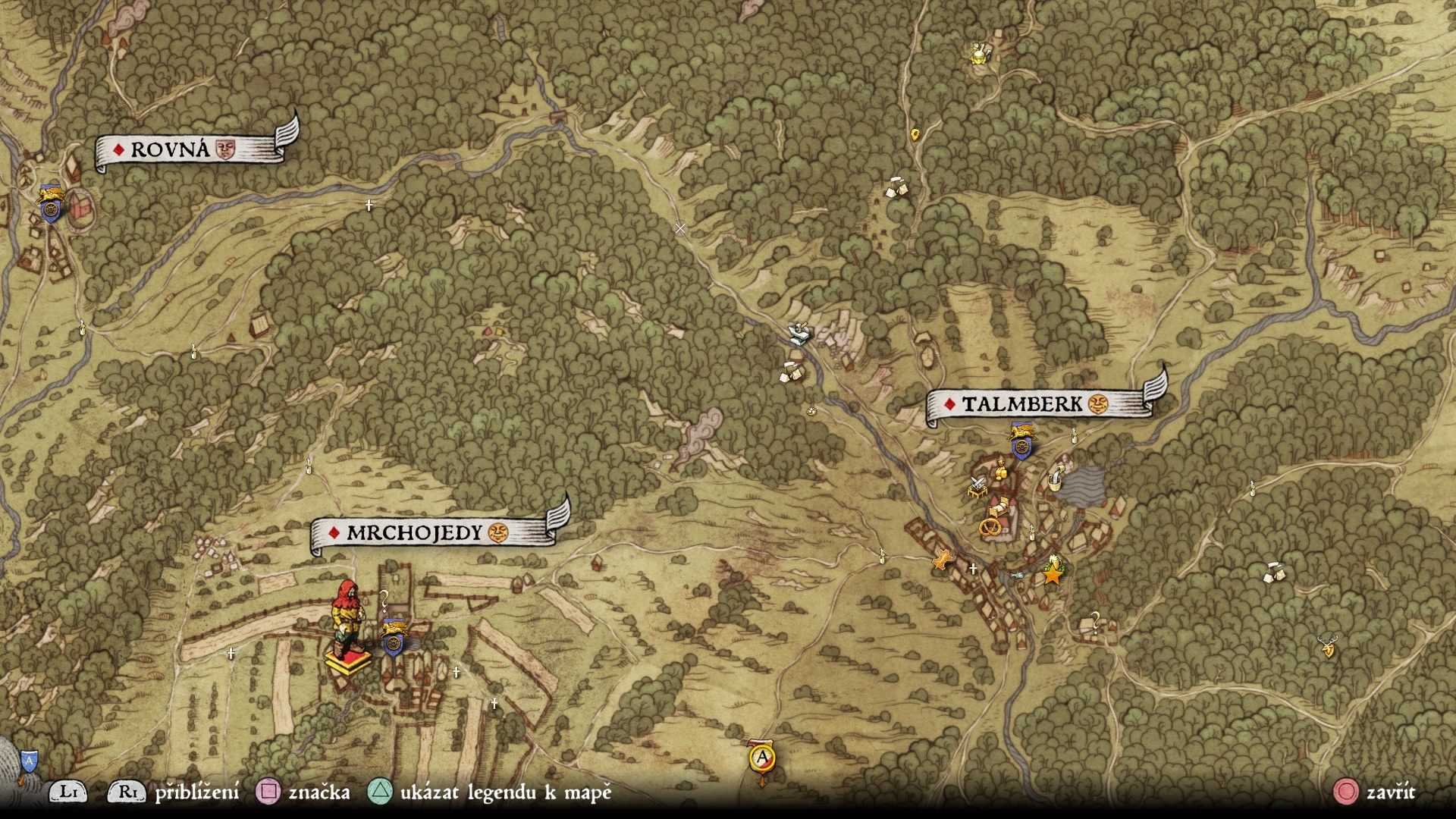This screenshot has height=819, width=1456.
Task: Choose the Mrchojedy fast travel shield
Action: 393,639
